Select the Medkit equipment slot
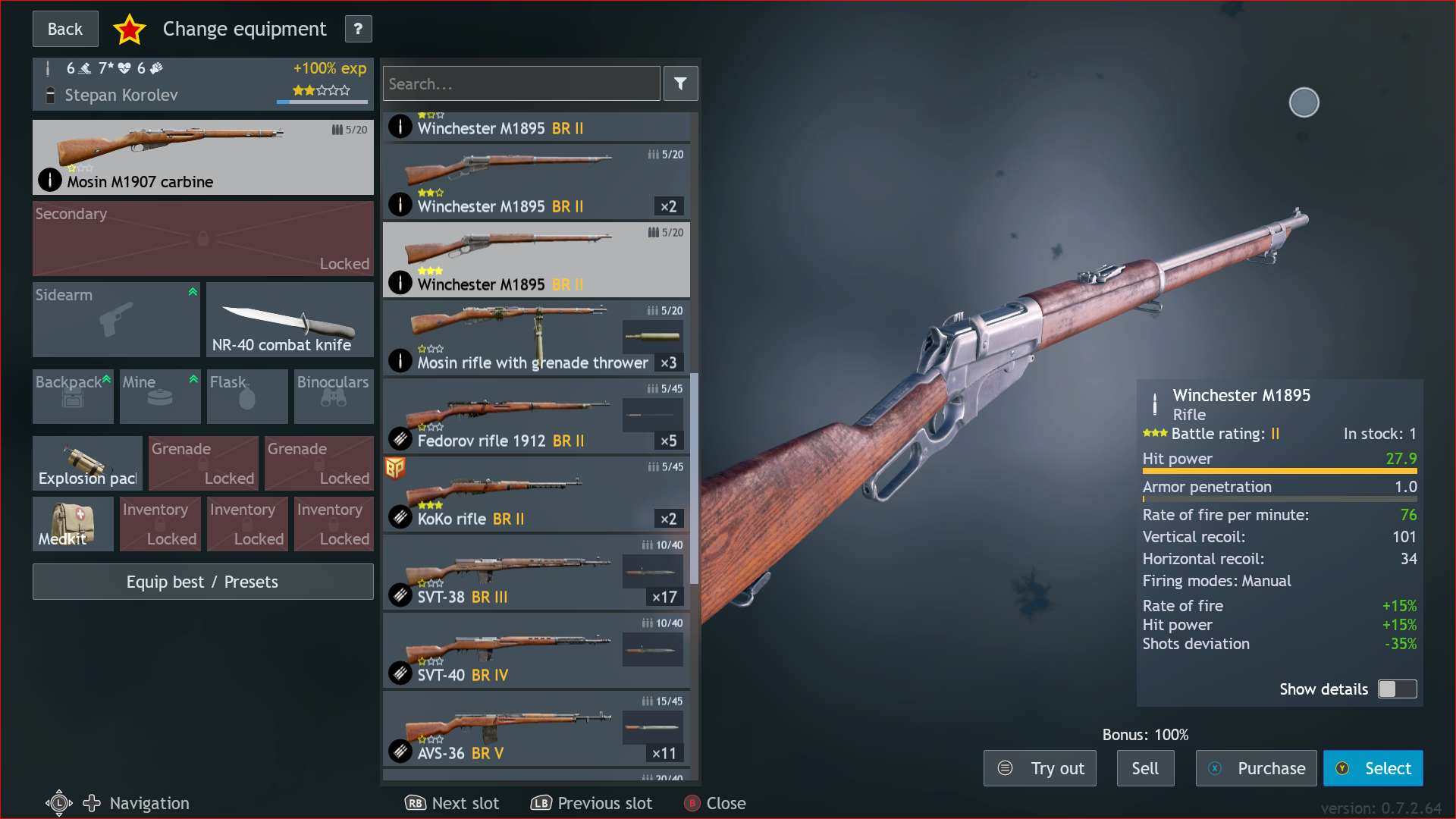The width and height of the screenshot is (1456, 819). 72,523
